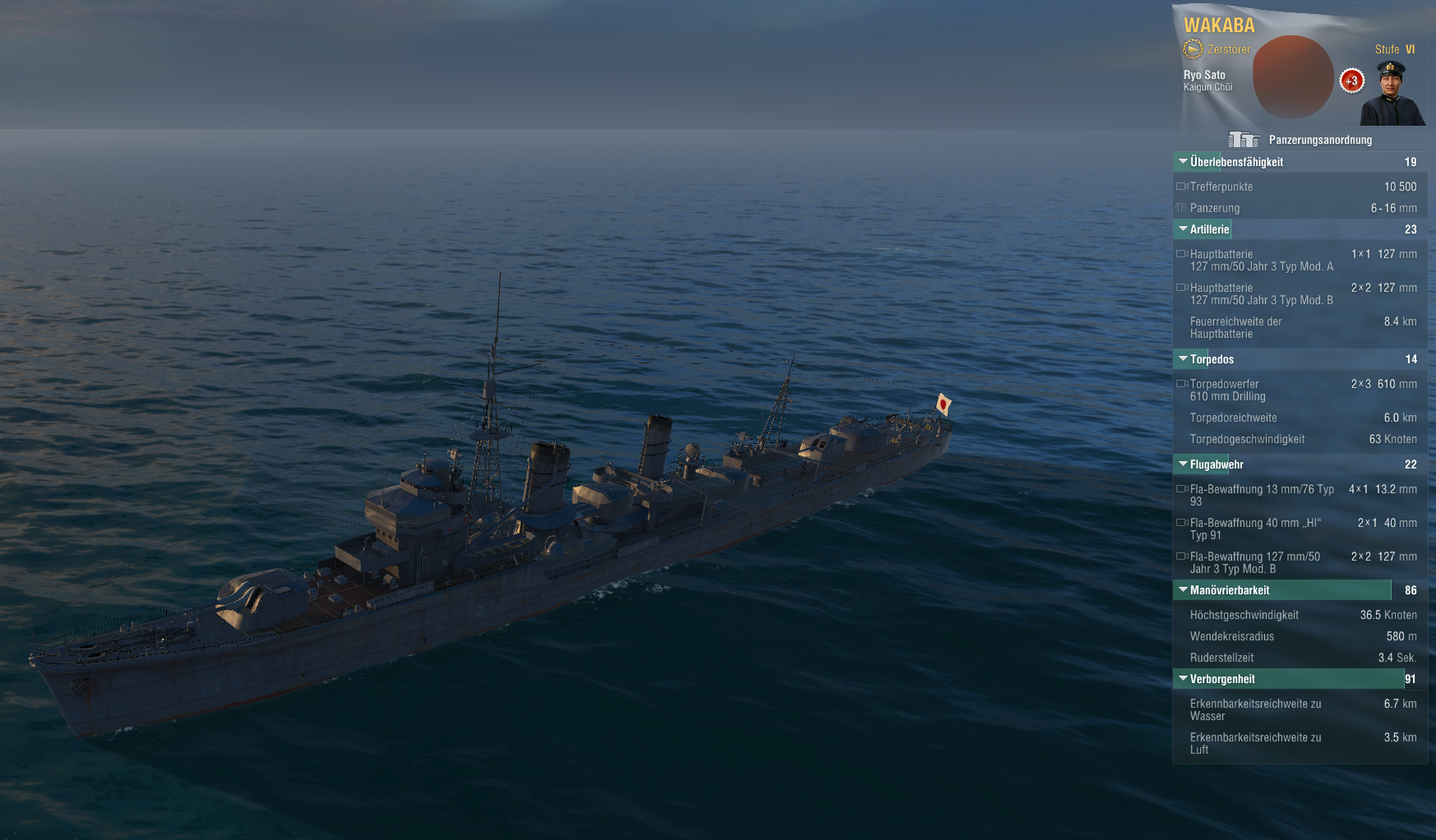Highlight the Fla-Bewaffnung 127 mm/50 mounts
This screenshot has width=1436, height=840.
click(x=1182, y=556)
